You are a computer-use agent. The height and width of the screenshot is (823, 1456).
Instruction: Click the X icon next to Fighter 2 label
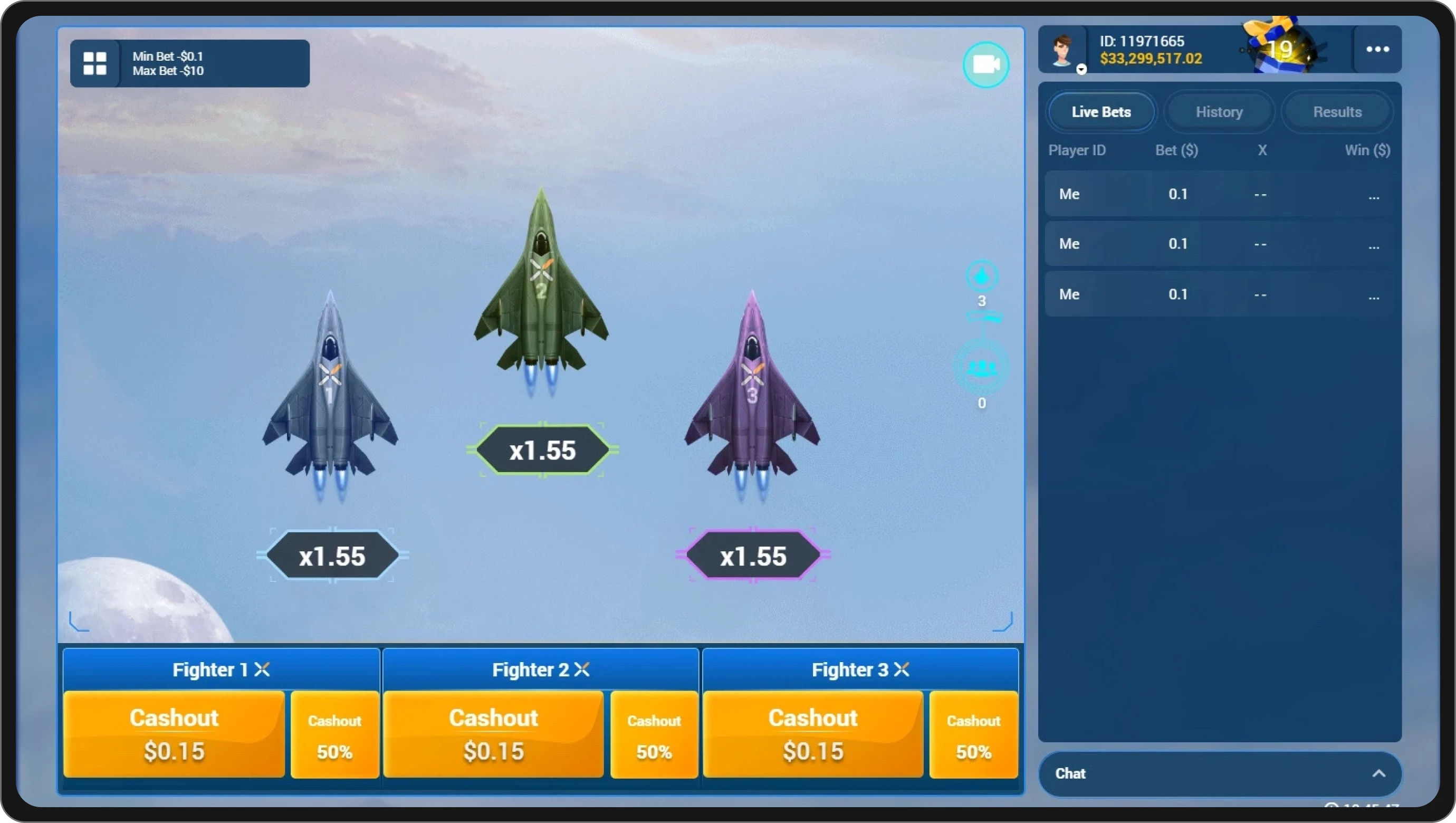[x=583, y=669]
